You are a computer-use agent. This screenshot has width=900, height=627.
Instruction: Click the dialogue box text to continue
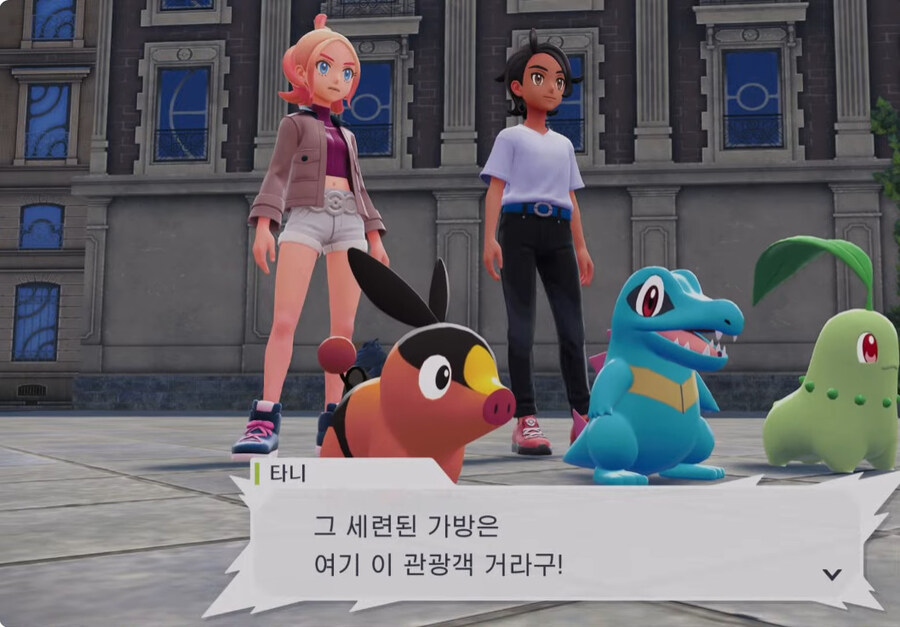[438, 546]
